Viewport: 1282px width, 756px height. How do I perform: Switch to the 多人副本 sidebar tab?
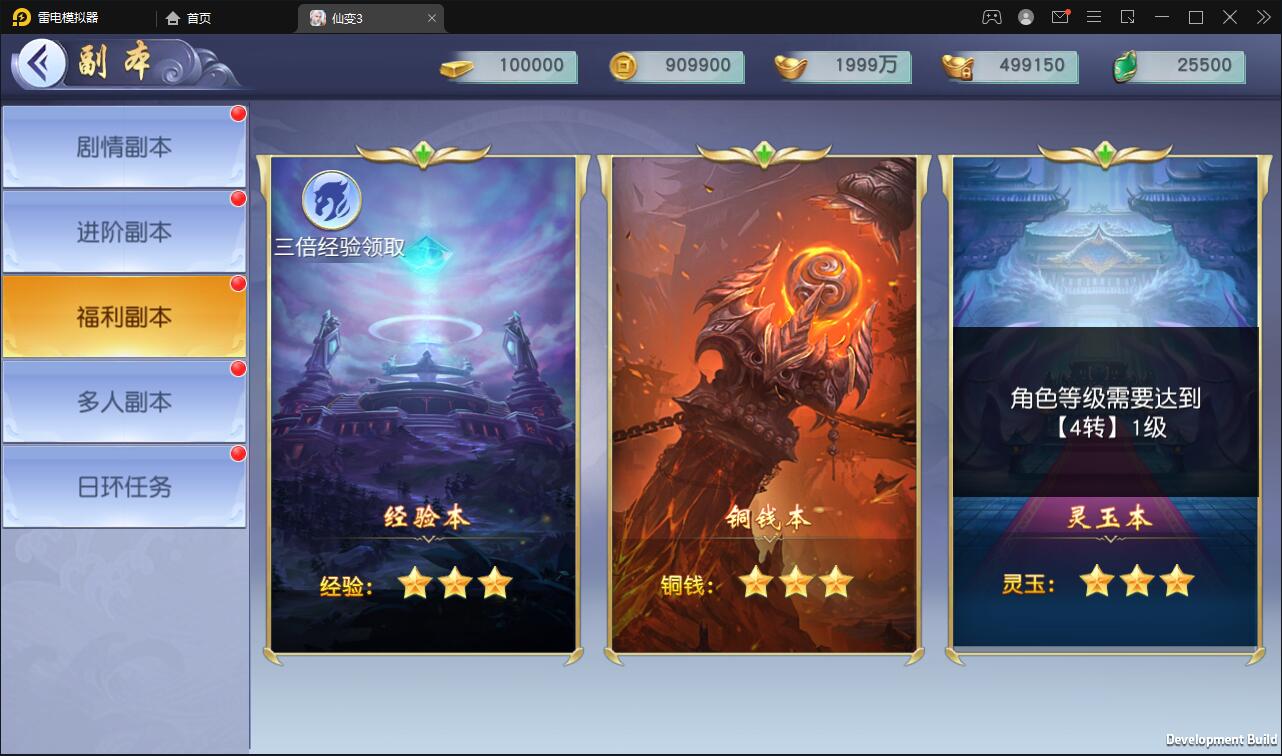coord(122,401)
